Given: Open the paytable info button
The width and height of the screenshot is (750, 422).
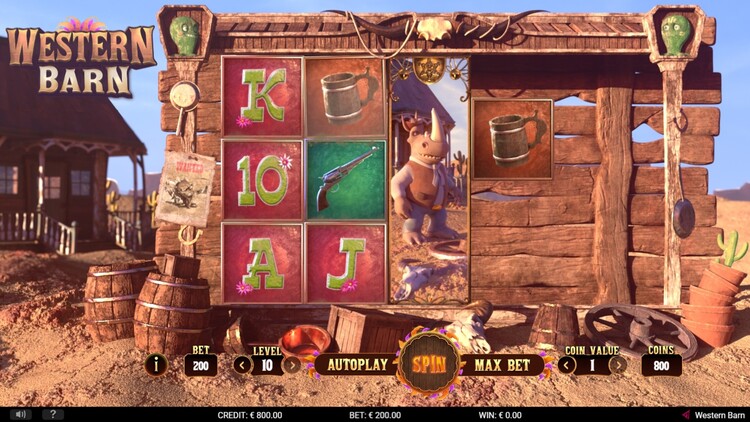Looking at the screenshot, I should [x=156, y=364].
